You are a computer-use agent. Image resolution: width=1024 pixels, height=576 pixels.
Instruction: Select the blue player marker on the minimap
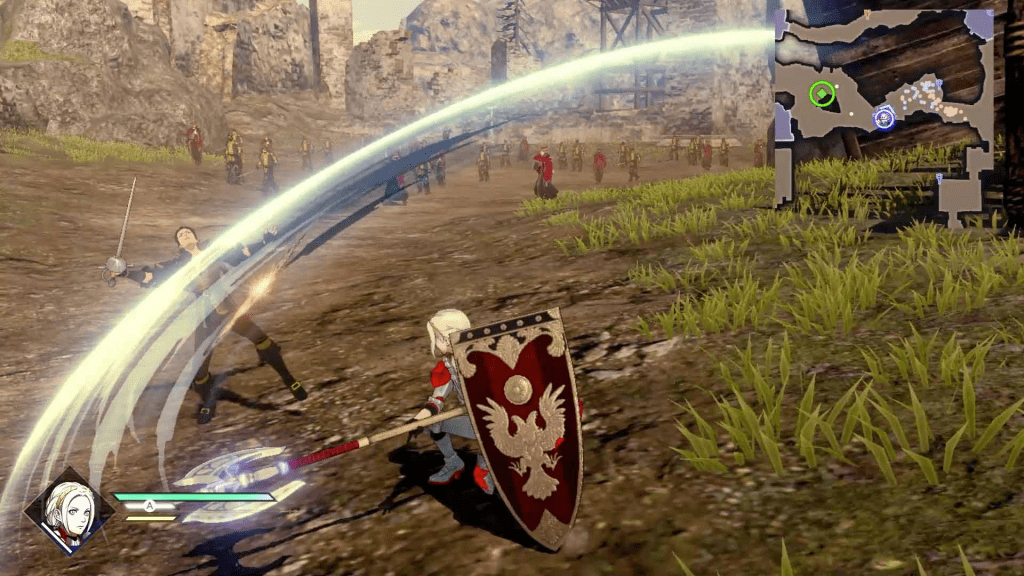(884, 118)
